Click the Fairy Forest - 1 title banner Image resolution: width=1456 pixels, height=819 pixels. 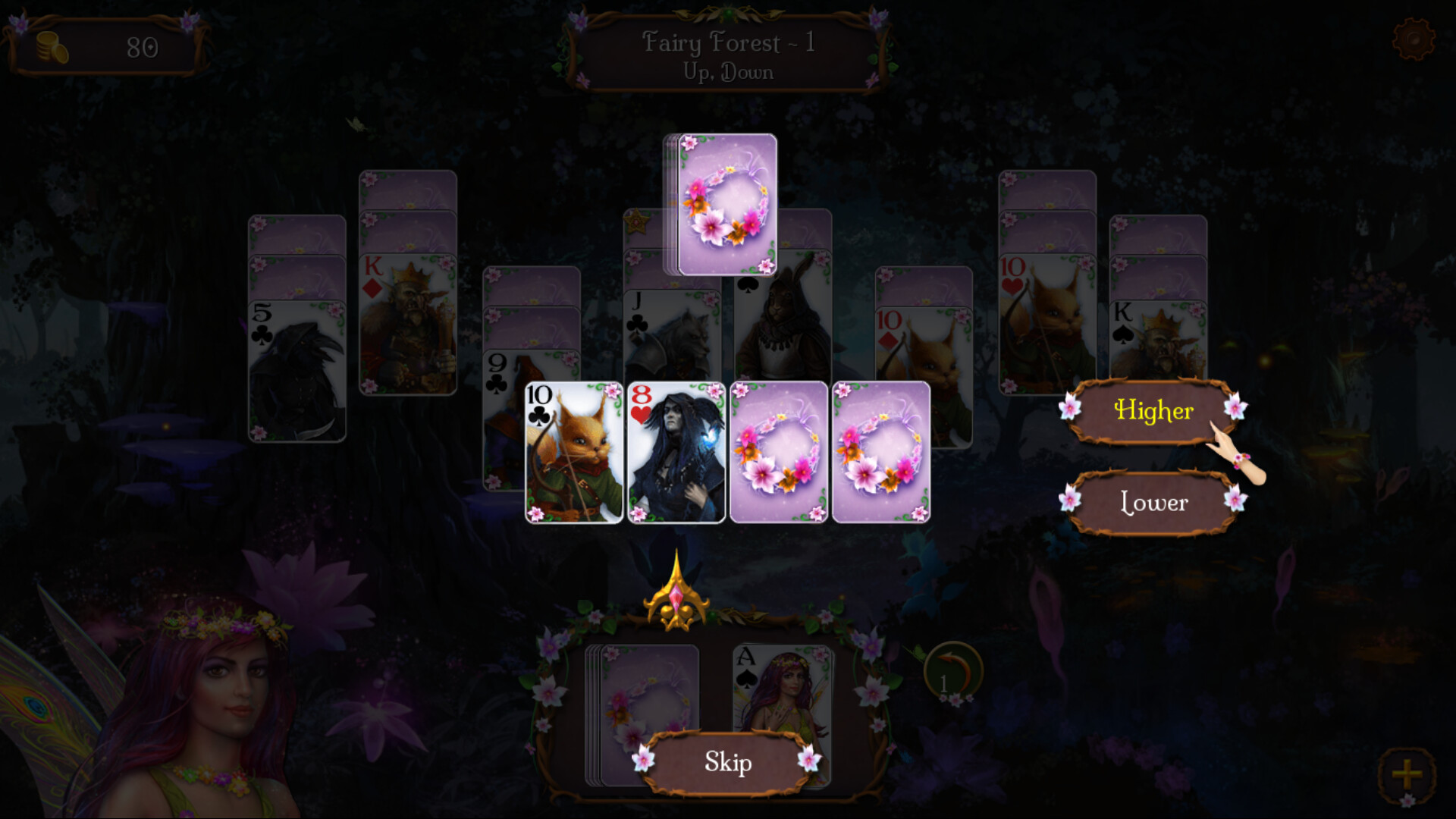(726, 53)
